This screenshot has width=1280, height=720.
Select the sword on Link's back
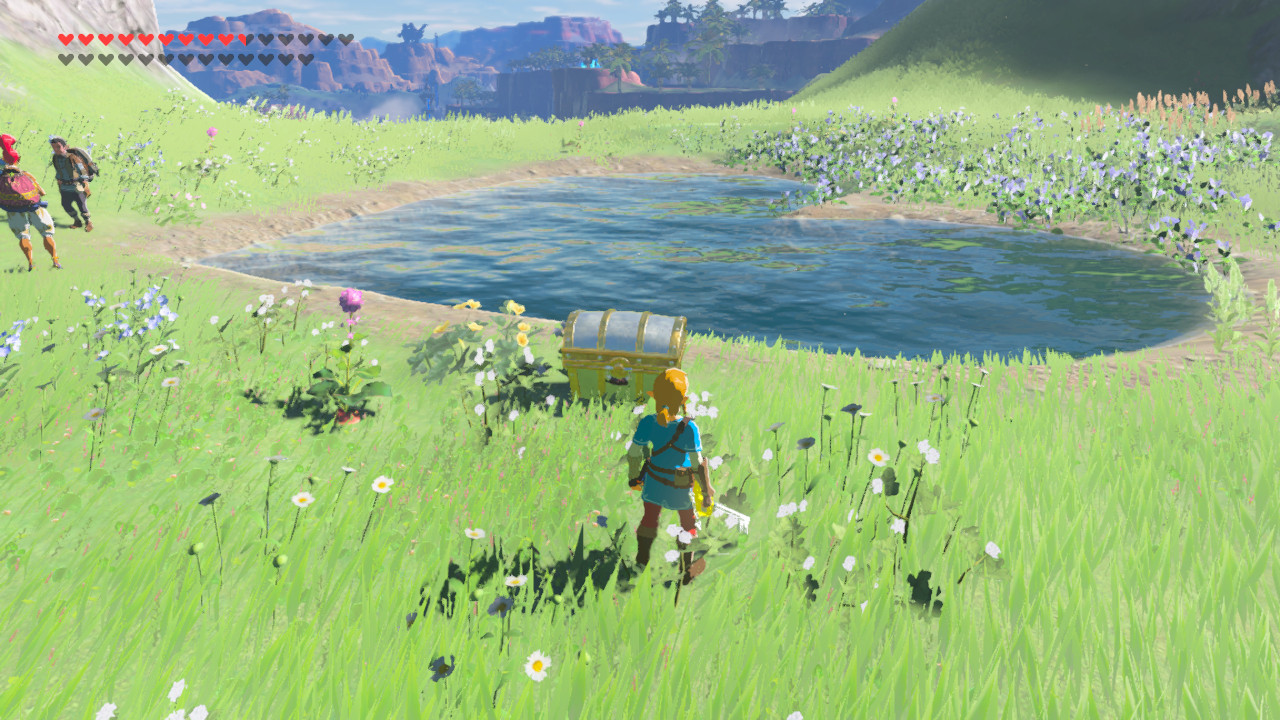tap(720, 500)
